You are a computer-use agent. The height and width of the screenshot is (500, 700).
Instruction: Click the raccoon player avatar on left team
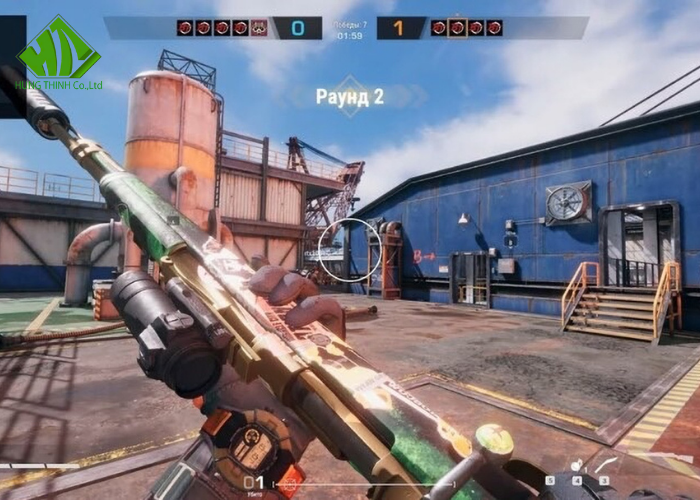[x=259, y=28]
